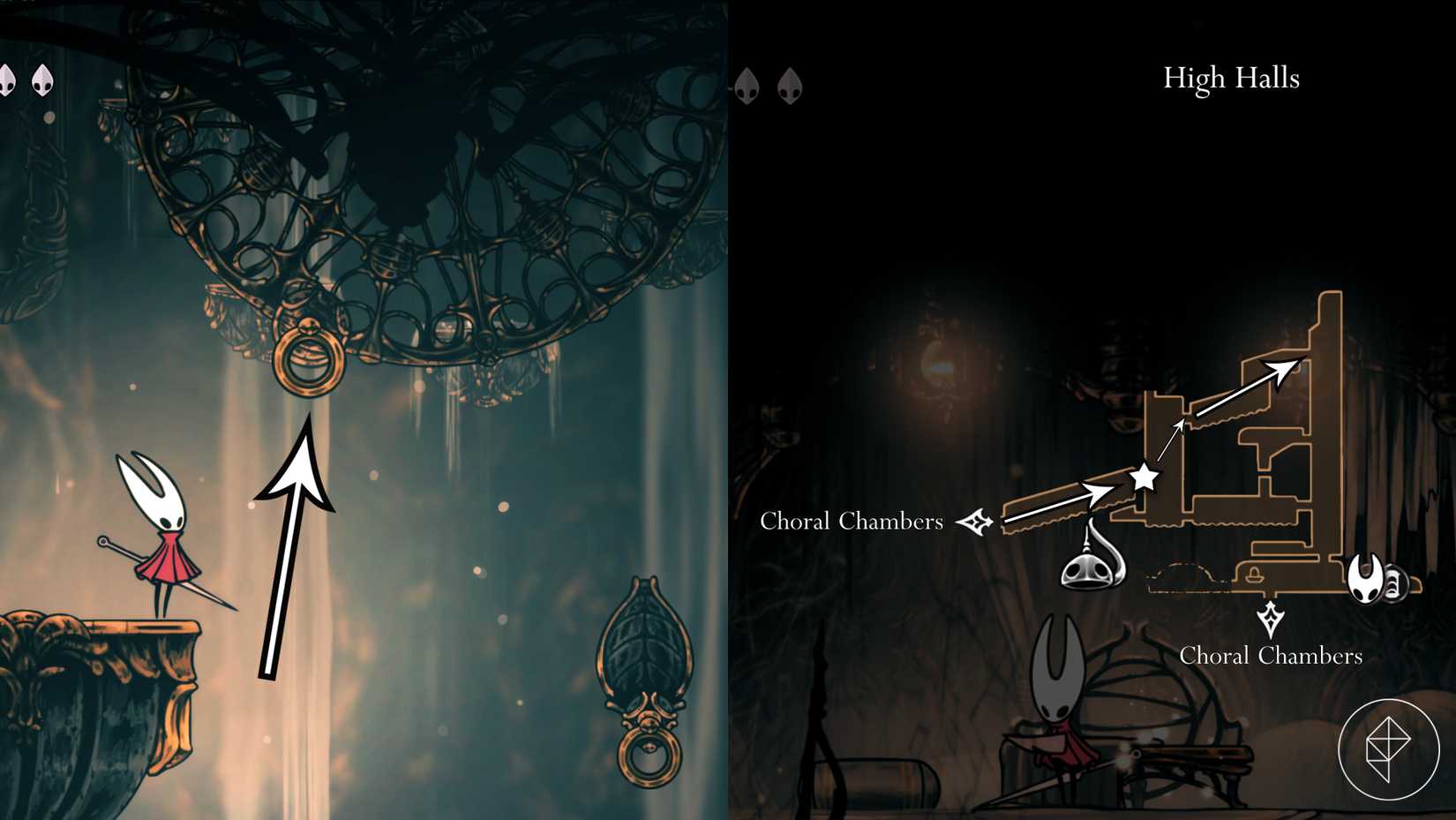Image resolution: width=1456 pixels, height=820 pixels.
Task: Select the left Choral Chambers exit arrow
Action: point(975,522)
